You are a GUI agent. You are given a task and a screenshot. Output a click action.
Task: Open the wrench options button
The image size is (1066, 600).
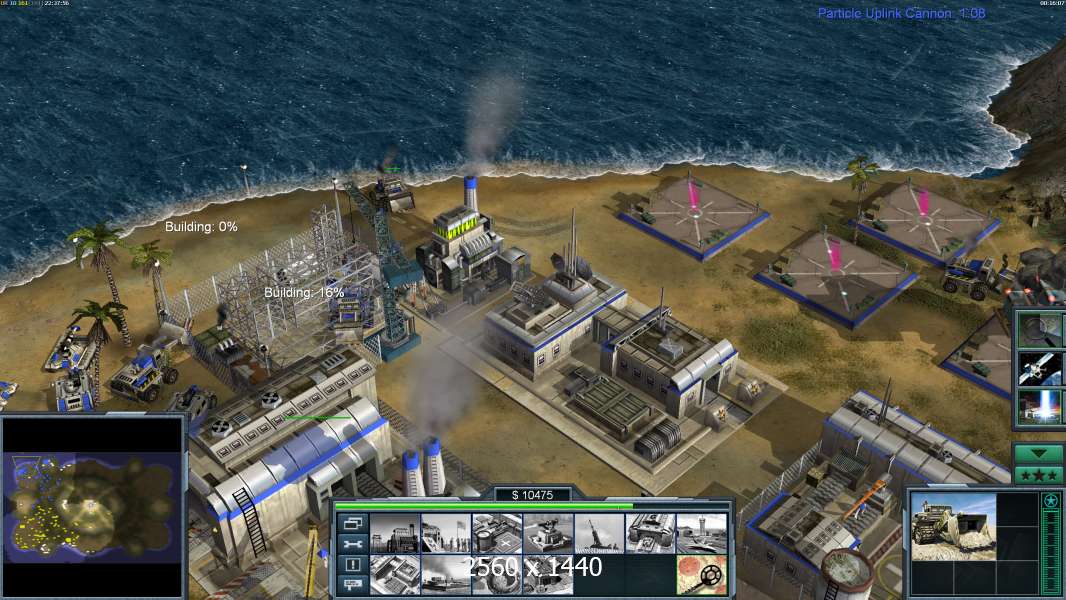click(351, 545)
